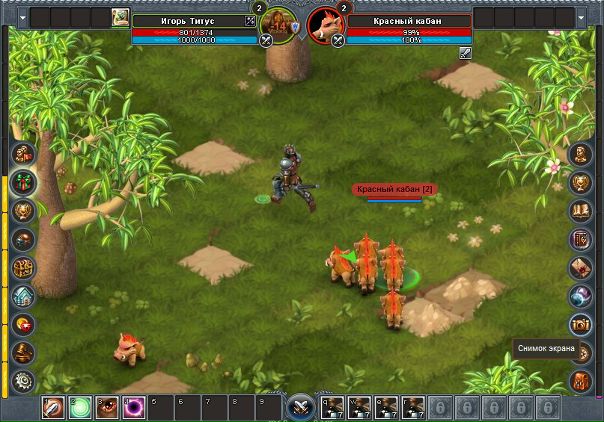Click the crystal orb icon
Image resolution: width=604 pixels, height=422 pixels.
(581, 296)
